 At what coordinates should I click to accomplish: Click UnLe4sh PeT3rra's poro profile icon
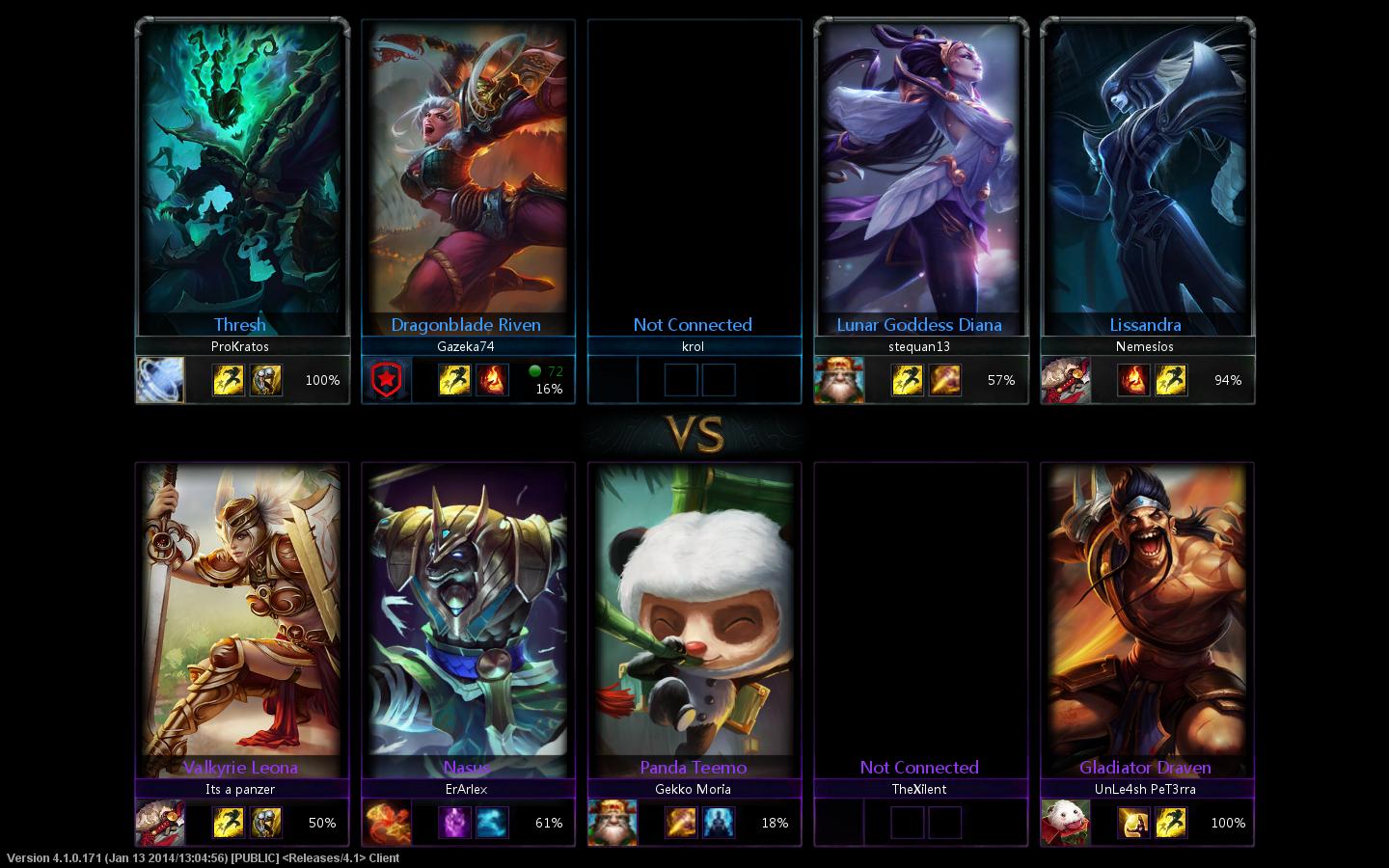(1066, 823)
